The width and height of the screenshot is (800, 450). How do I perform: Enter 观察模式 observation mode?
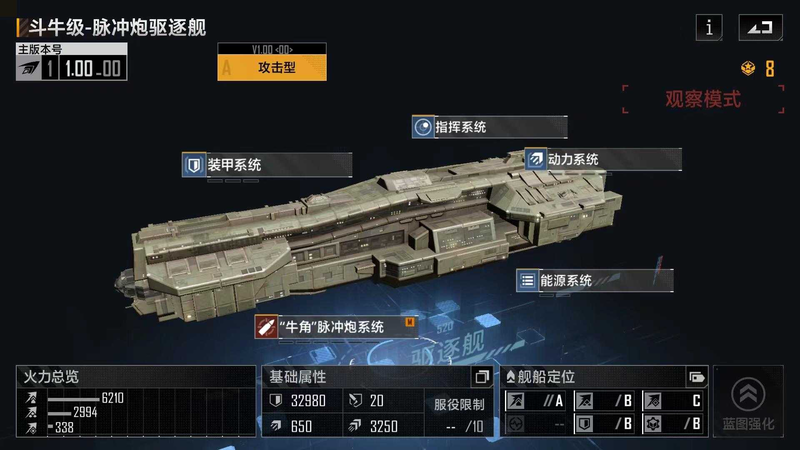(703, 99)
